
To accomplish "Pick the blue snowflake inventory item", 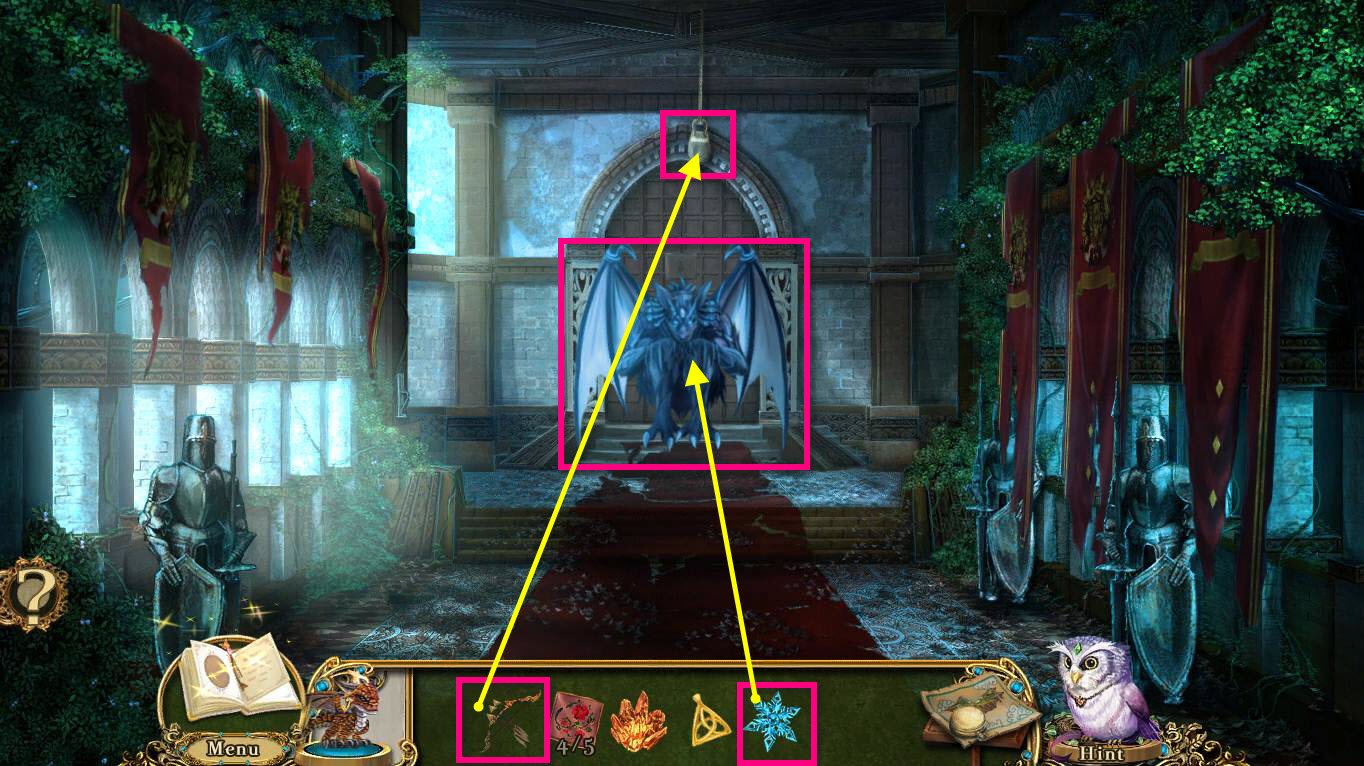I will pyautogui.click(x=775, y=718).
